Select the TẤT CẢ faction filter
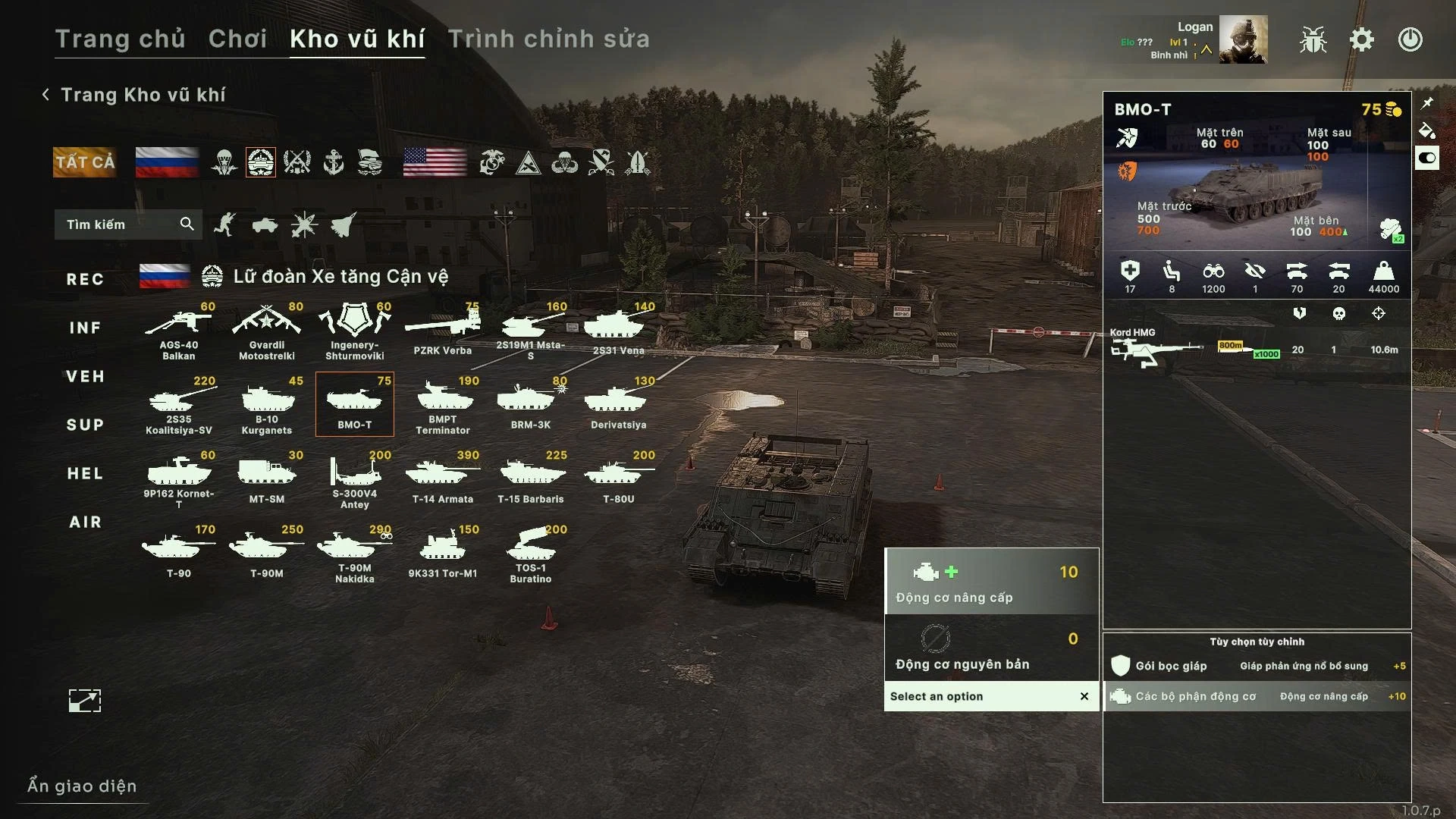Image resolution: width=1456 pixels, height=819 pixels. pyautogui.click(x=85, y=162)
